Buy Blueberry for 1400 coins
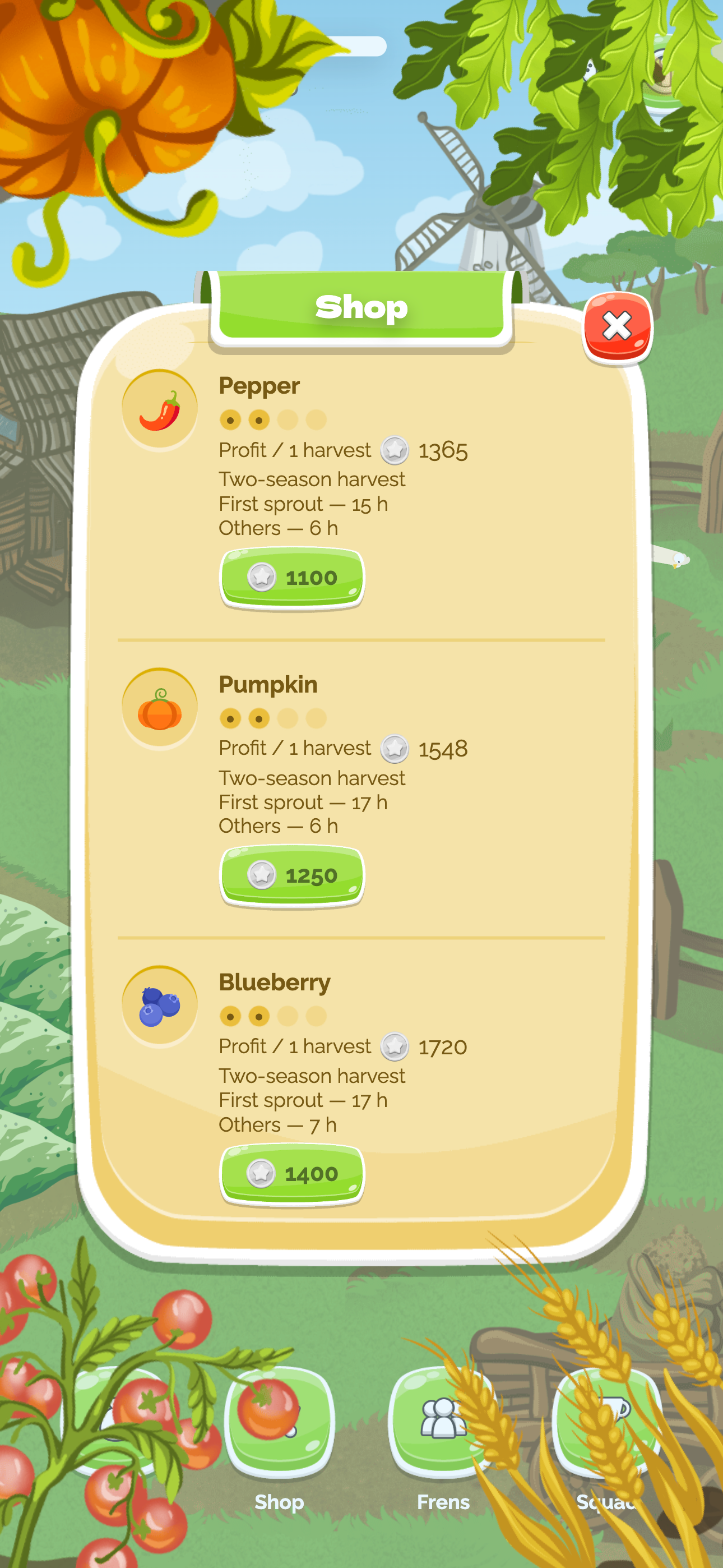723x1568 pixels. [292, 1174]
